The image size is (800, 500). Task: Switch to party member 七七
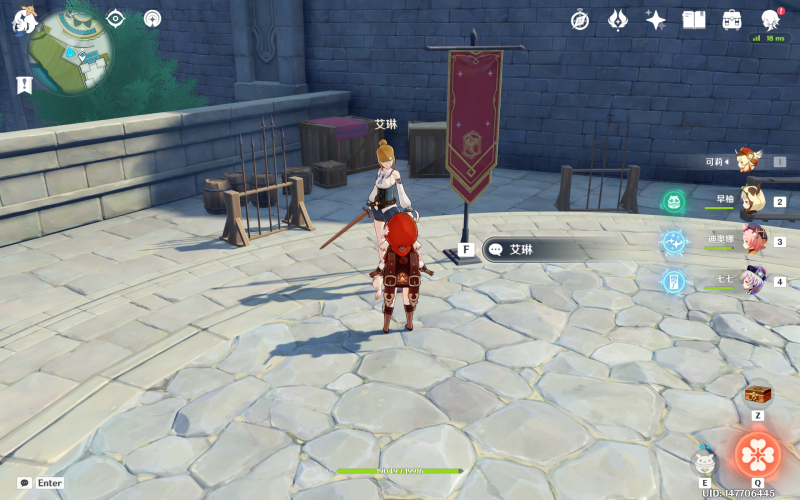coord(752,281)
